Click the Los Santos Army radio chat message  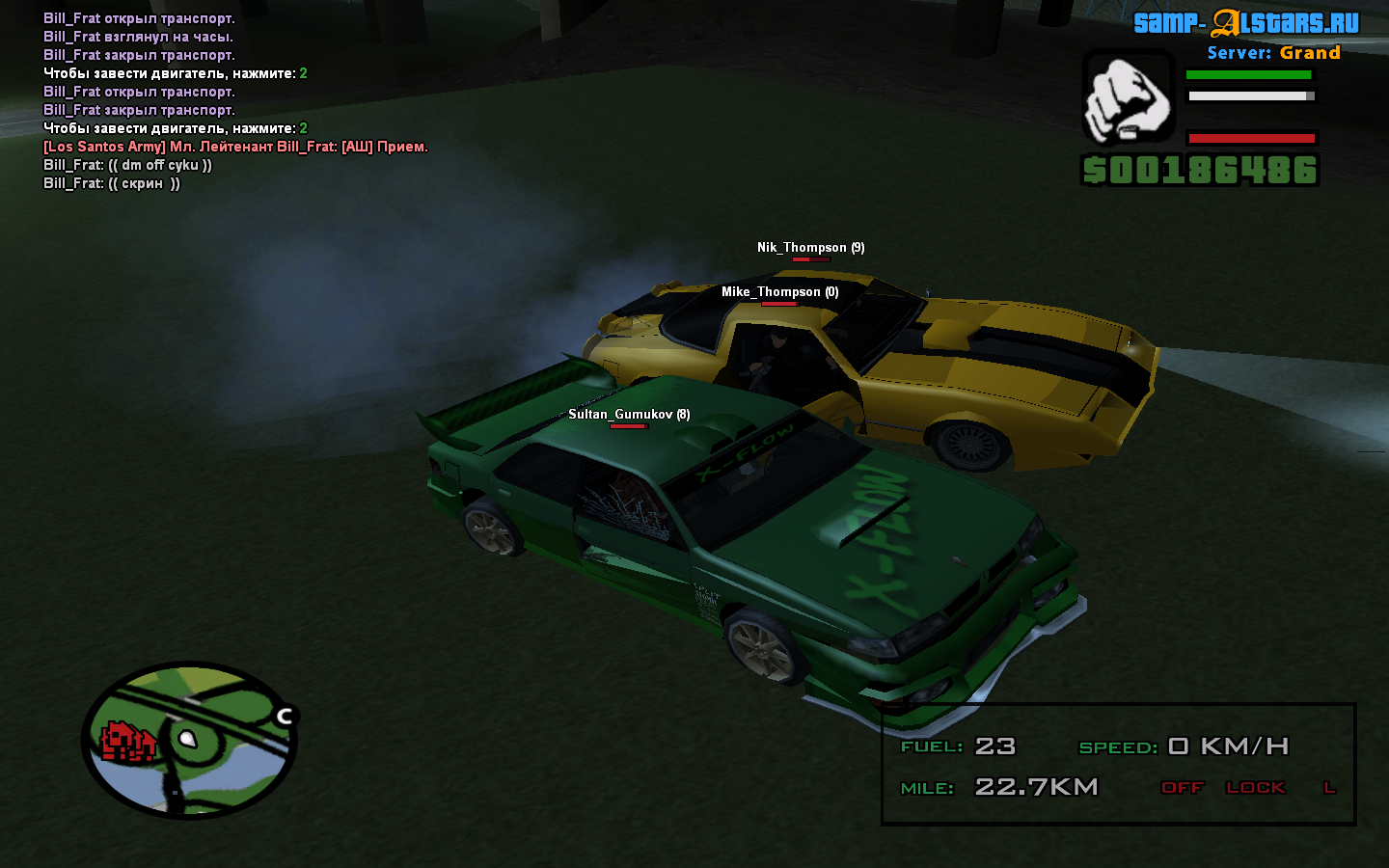(235, 147)
